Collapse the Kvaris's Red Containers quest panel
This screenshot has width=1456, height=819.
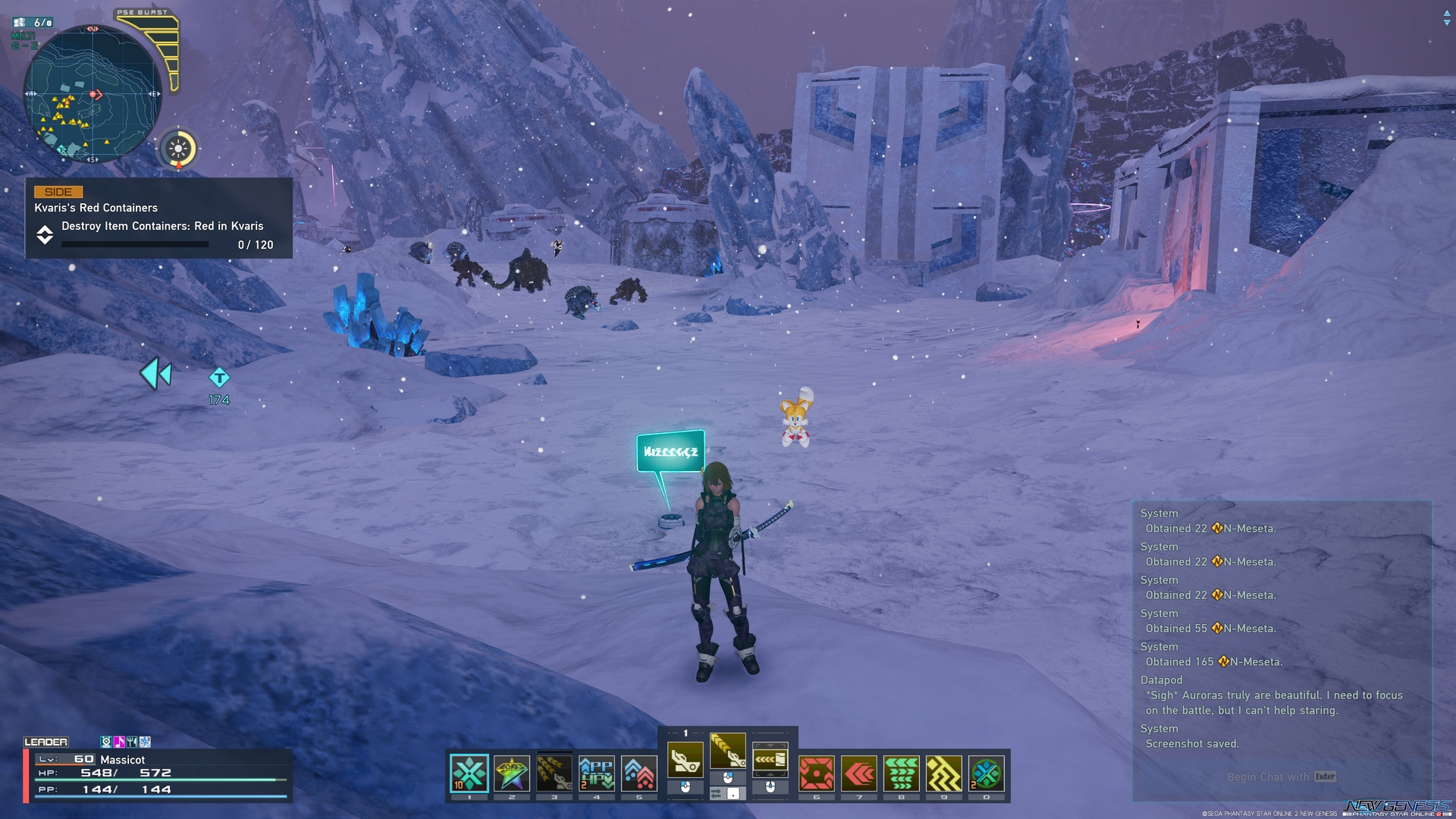pos(47,237)
